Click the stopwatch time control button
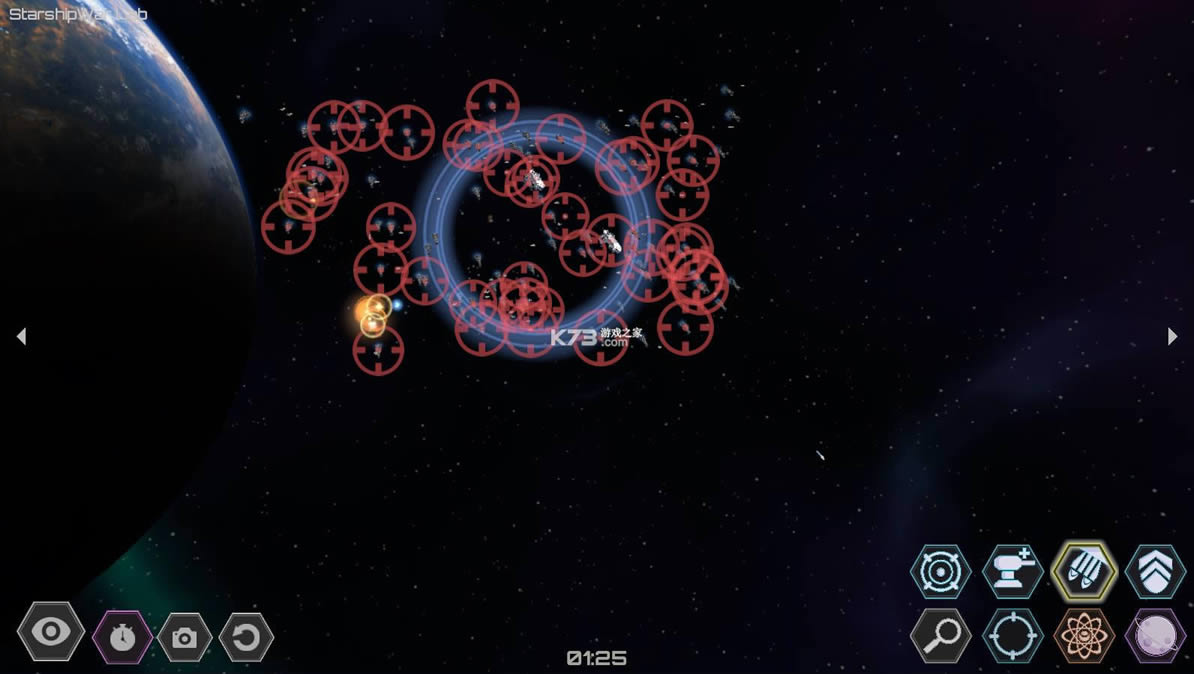The image size is (1194, 674). pyautogui.click(x=122, y=637)
